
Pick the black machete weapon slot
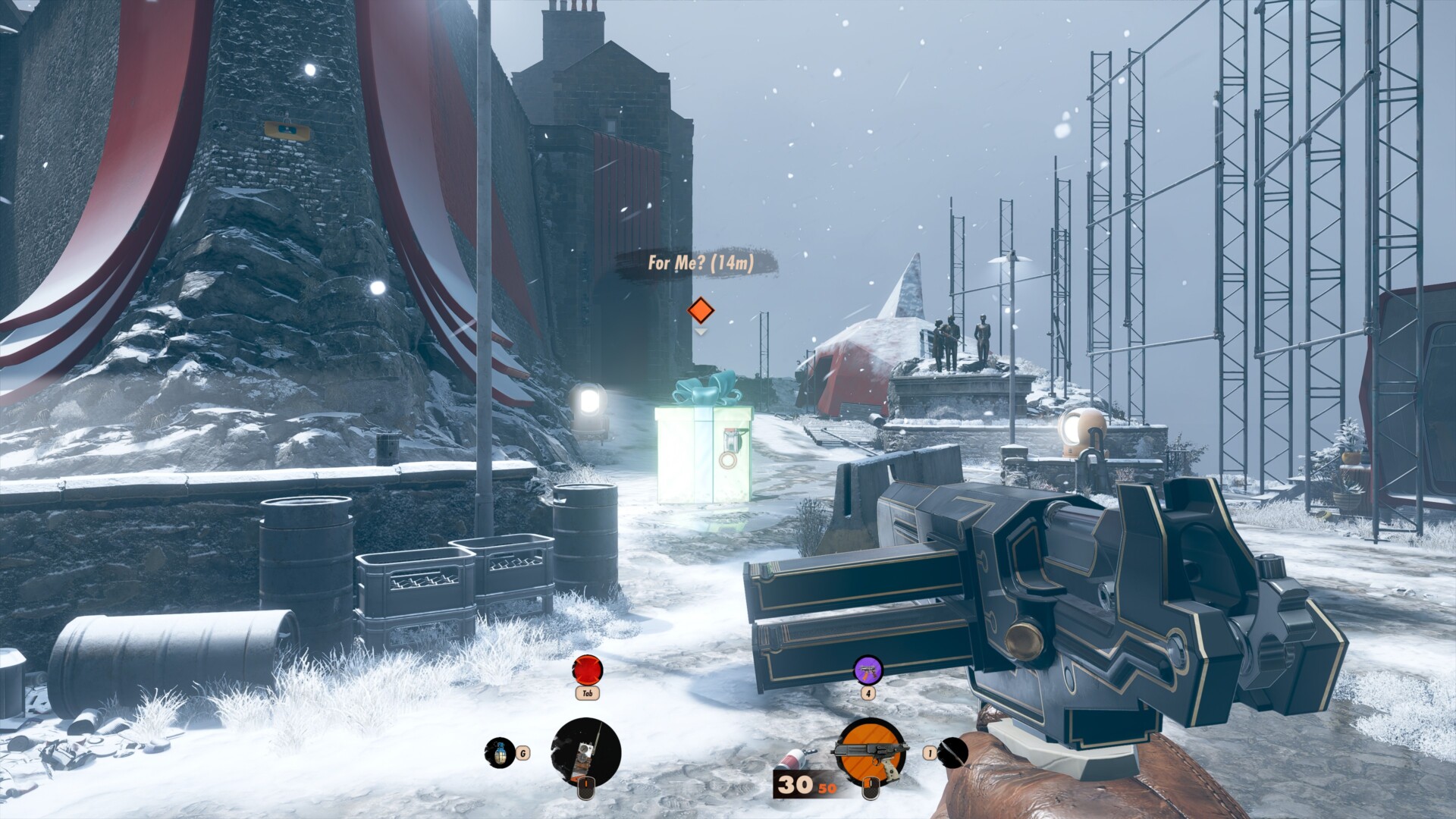(x=953, y=752)
